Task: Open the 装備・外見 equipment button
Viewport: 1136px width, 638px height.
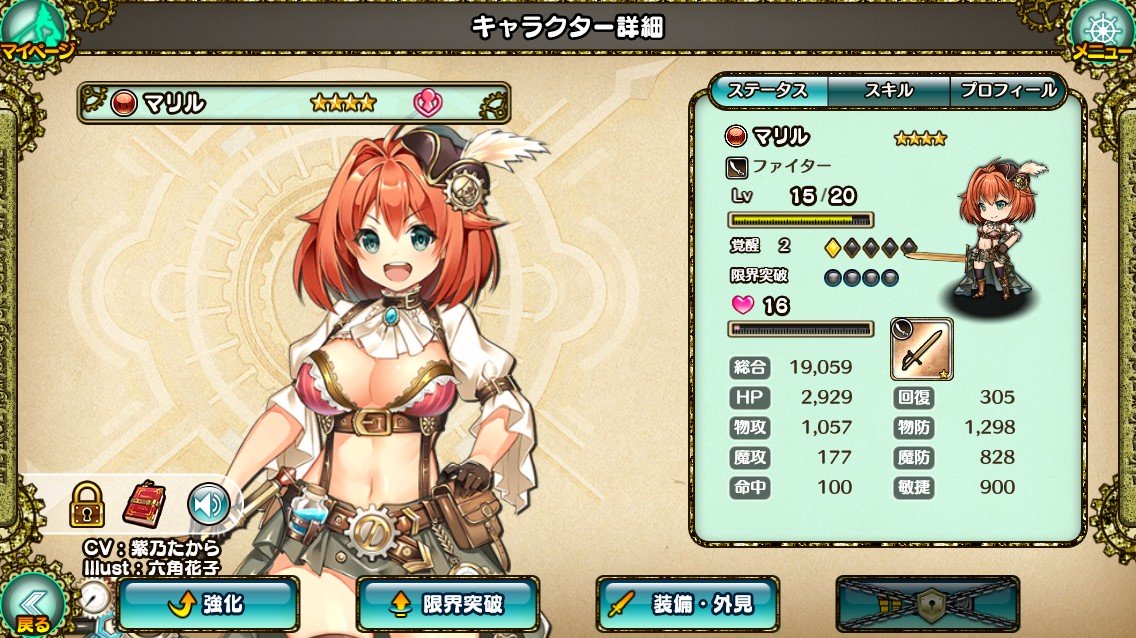Action: 688,603
